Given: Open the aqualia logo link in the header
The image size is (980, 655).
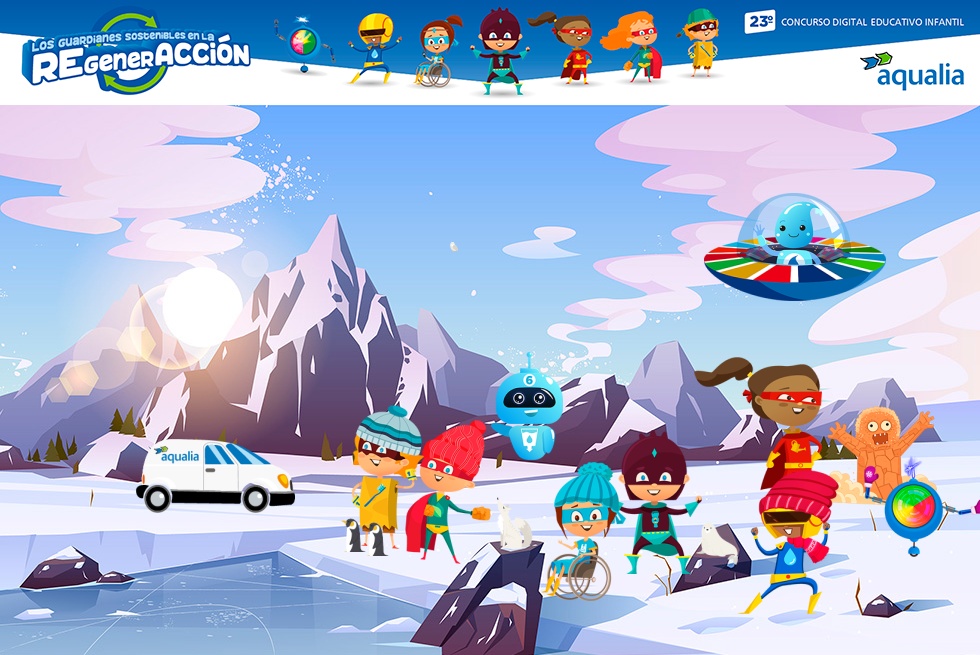Looking at the screenshot, I should pos(912,70).
